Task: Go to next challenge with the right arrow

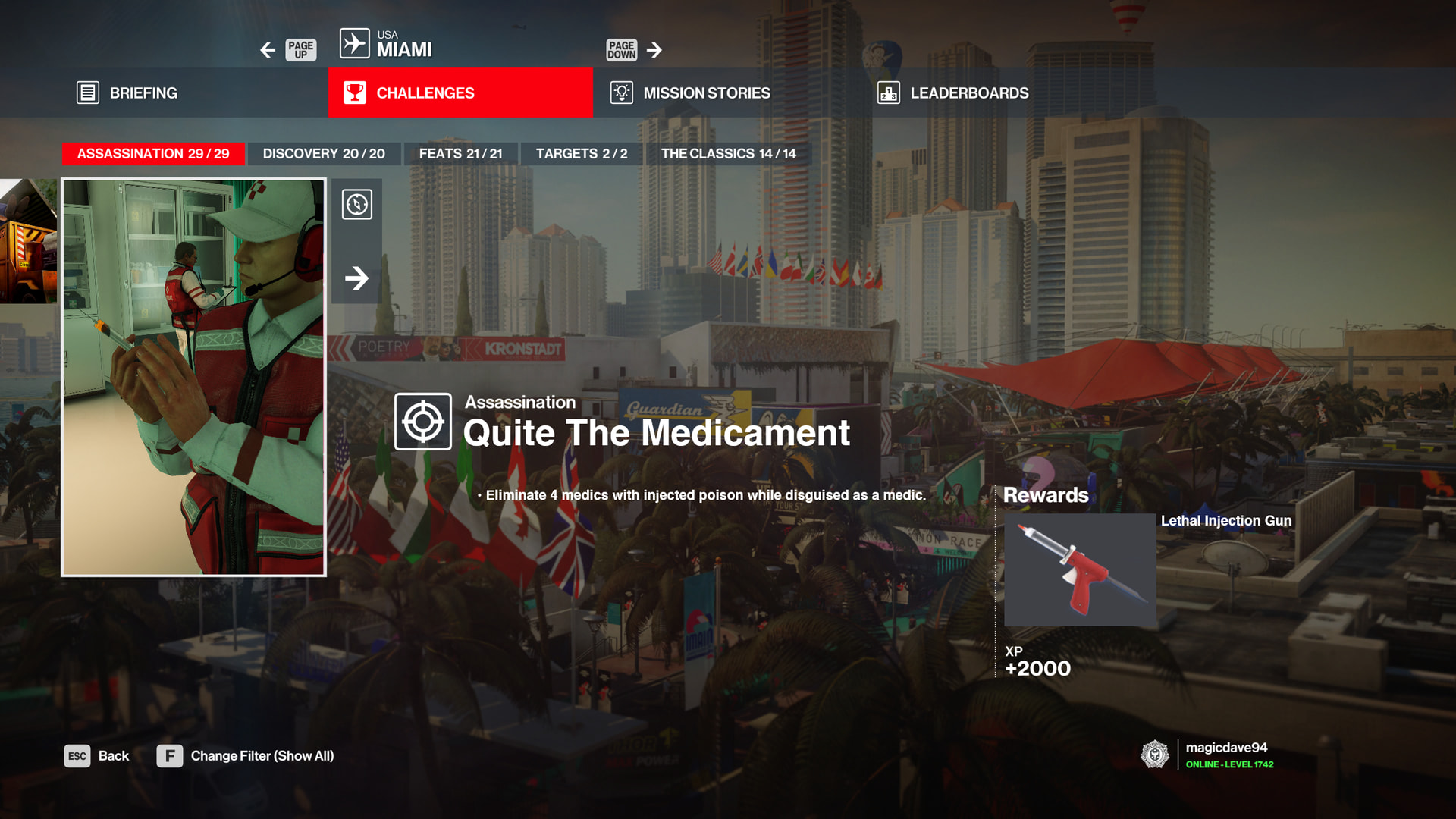Action: point(356,278)
